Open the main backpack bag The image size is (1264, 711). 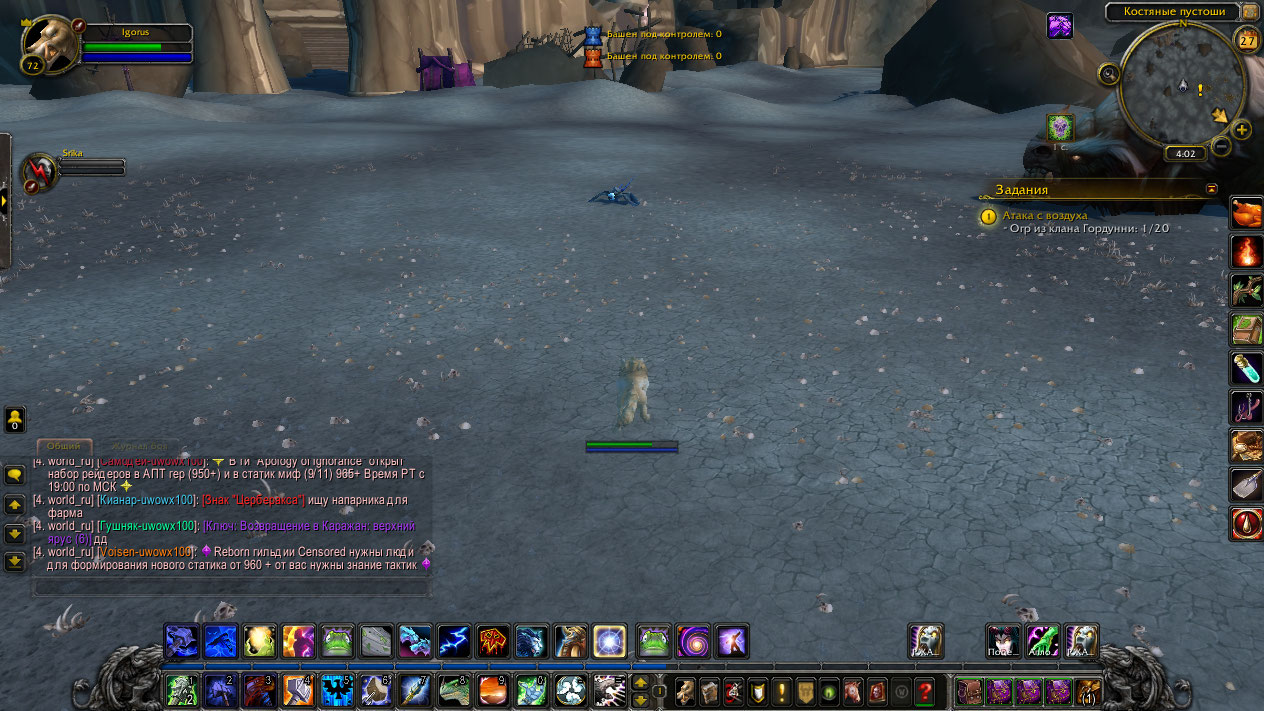point(1087,690)
